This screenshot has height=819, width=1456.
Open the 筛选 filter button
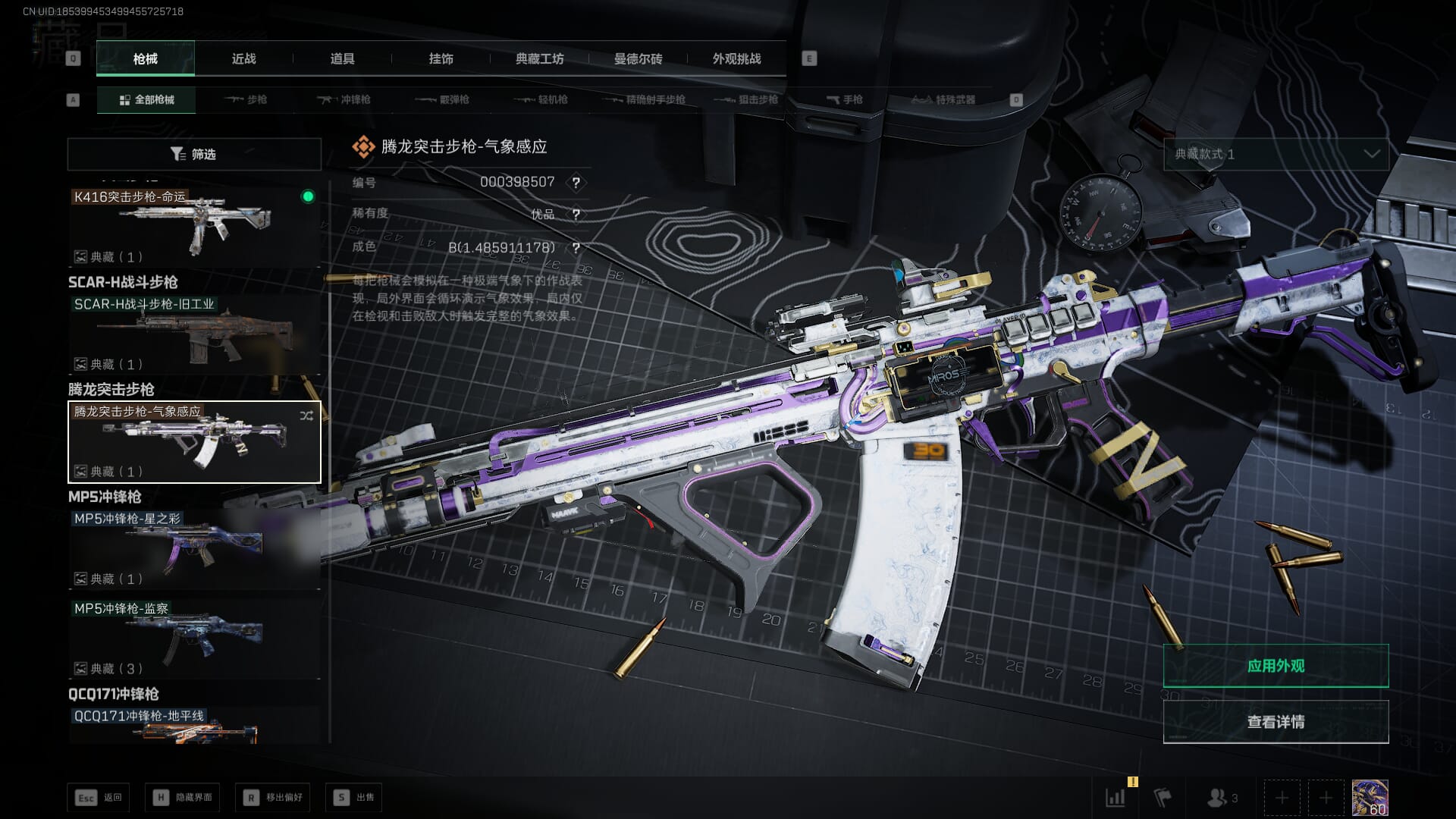pos(194,154)
